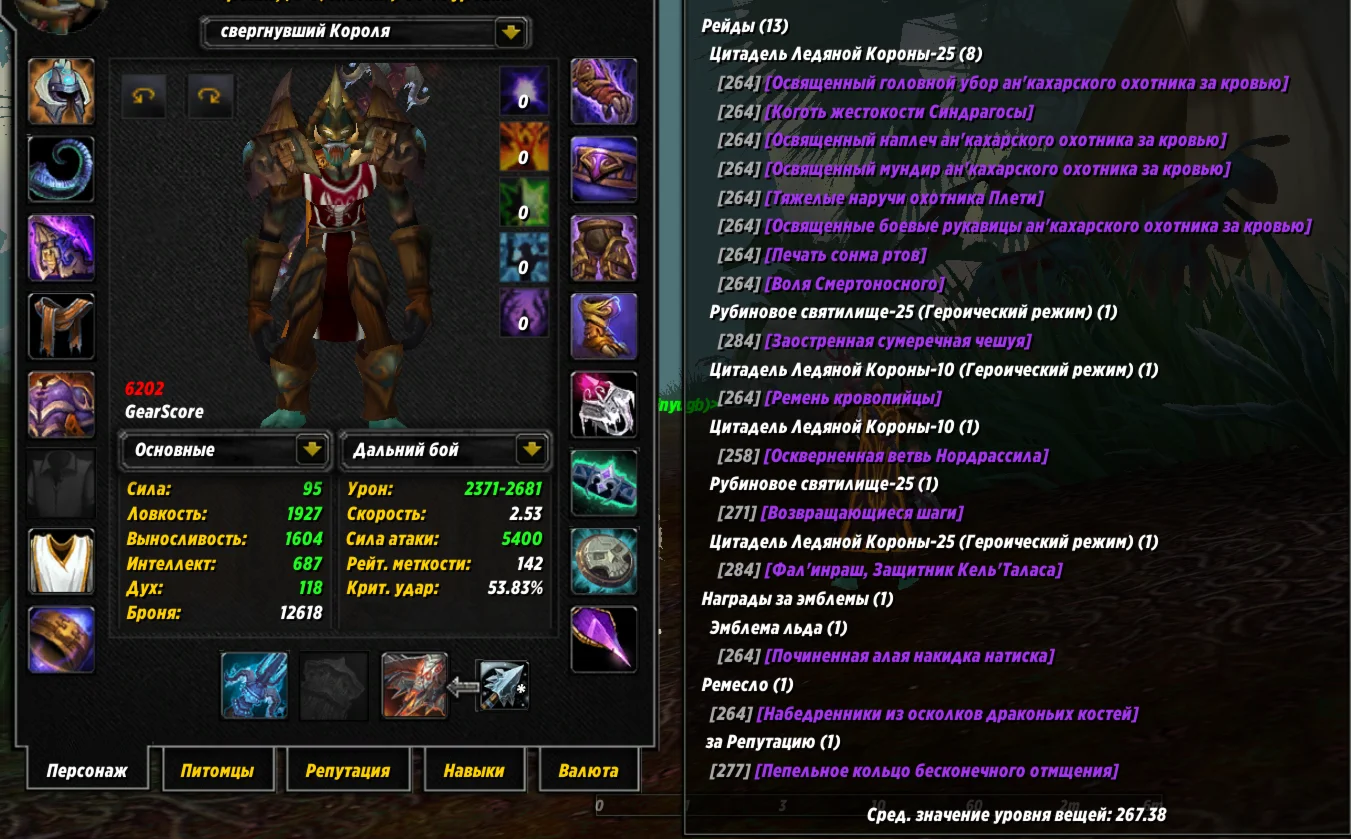
Task: Select the belt slot item on the right
Action: point(603,170)
